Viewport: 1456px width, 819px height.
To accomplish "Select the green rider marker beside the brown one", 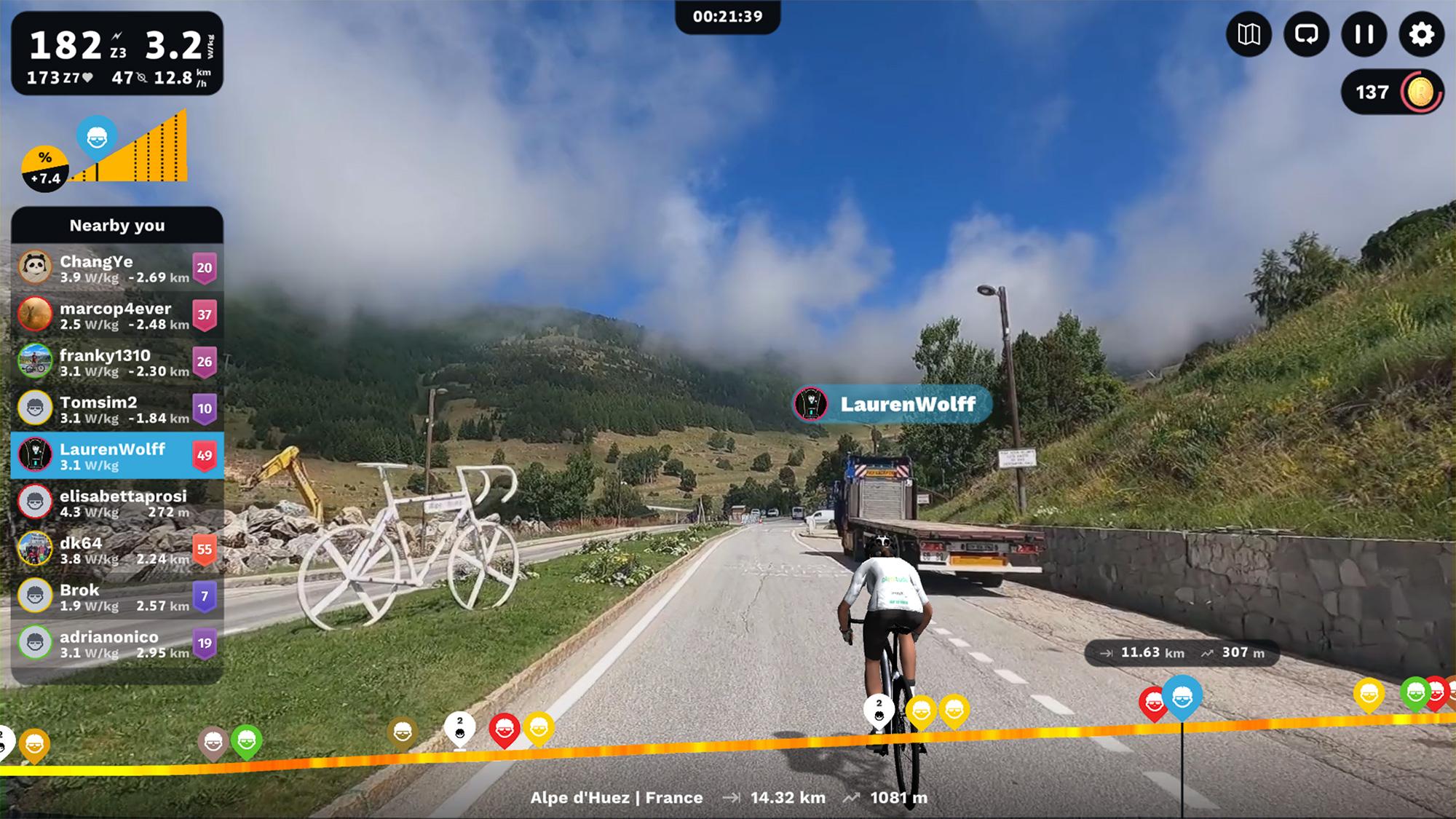I will tap(247, 741).
